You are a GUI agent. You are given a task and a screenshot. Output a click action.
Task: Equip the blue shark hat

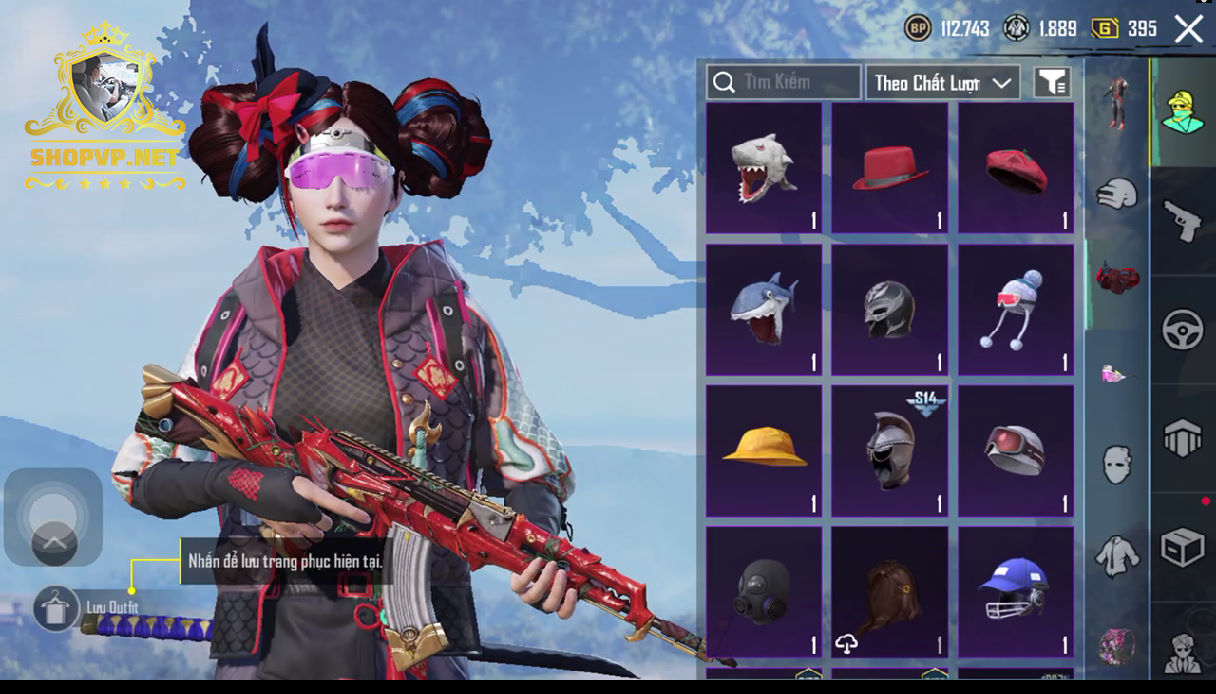[764, 310]
